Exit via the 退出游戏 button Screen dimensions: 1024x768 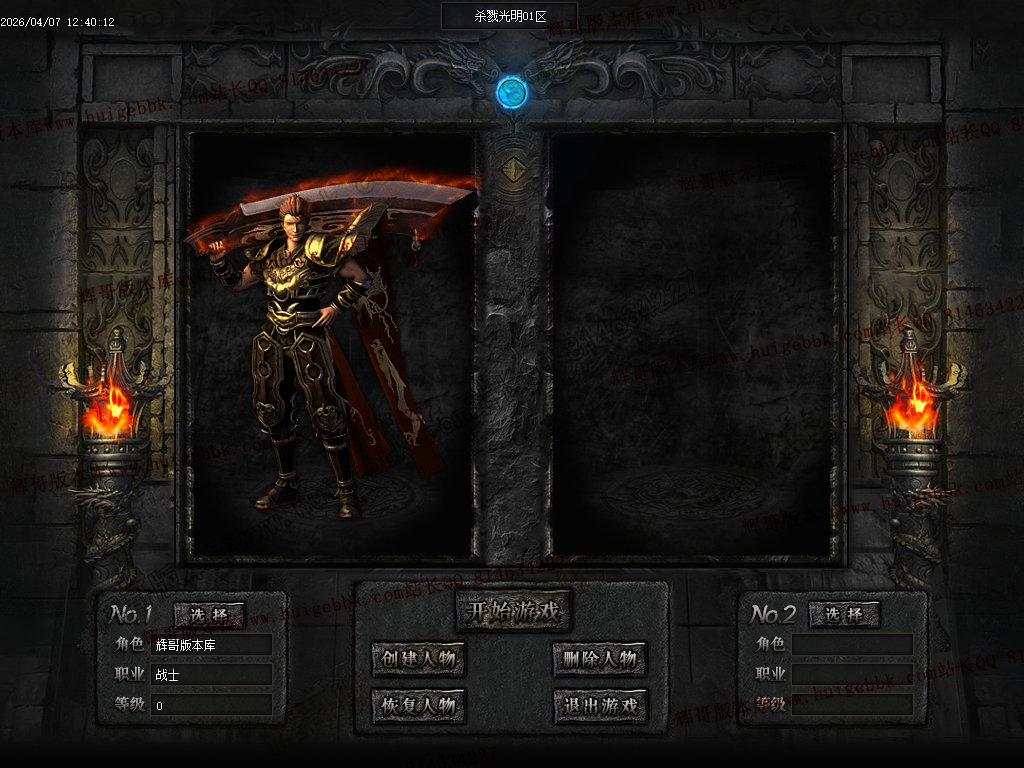(599, 706)
